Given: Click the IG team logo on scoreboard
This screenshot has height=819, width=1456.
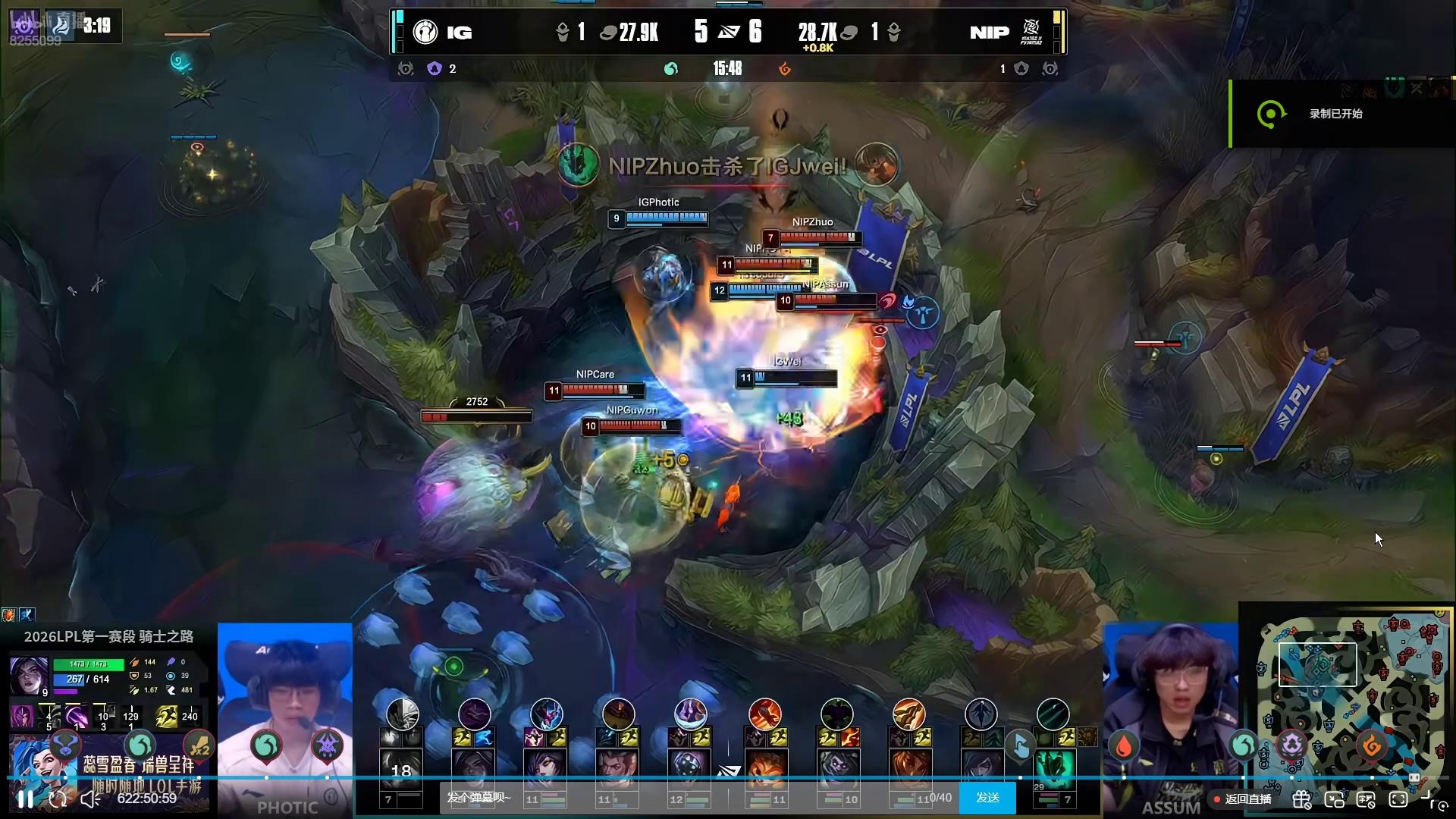Looking at the screenshot, I should click(425, 32).
